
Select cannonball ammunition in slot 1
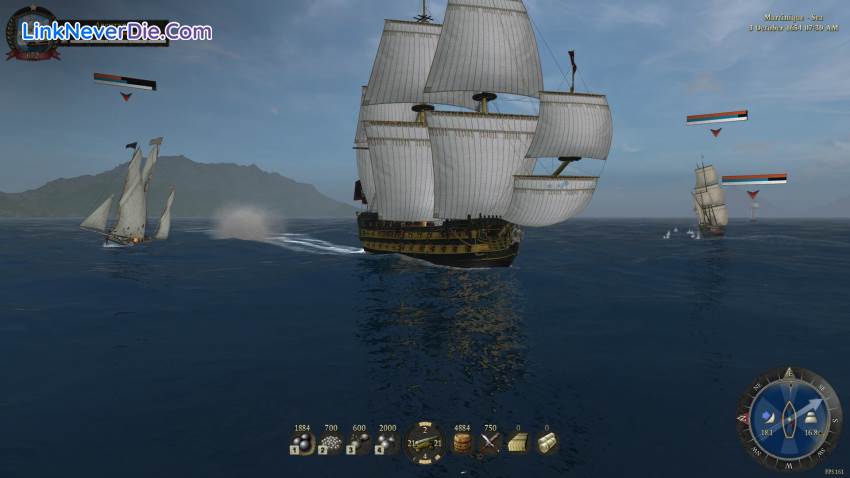point(302,443)
